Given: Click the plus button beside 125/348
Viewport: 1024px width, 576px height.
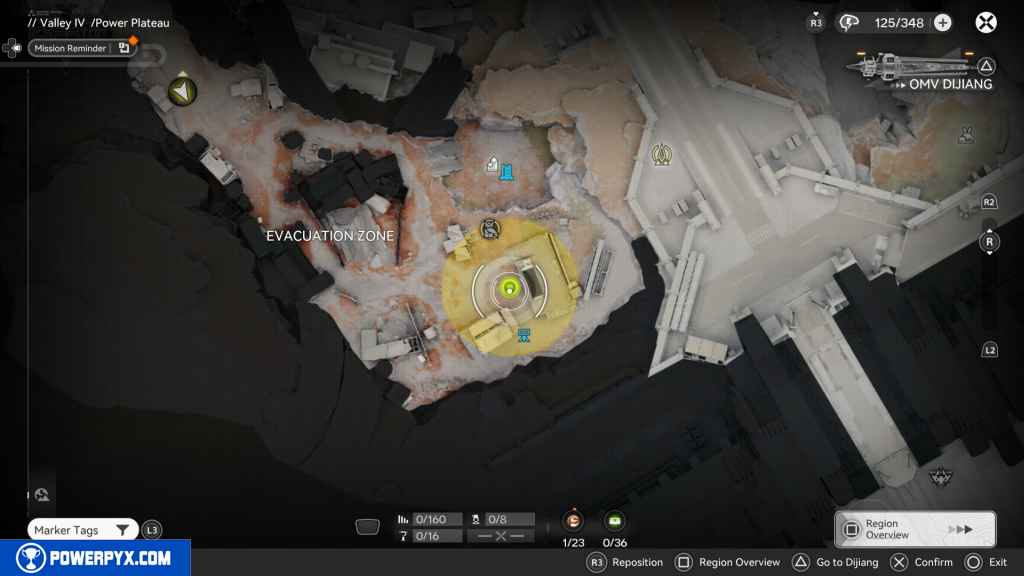Looking at the screenshot, I should pyautogui.click(x=942, y=22).
